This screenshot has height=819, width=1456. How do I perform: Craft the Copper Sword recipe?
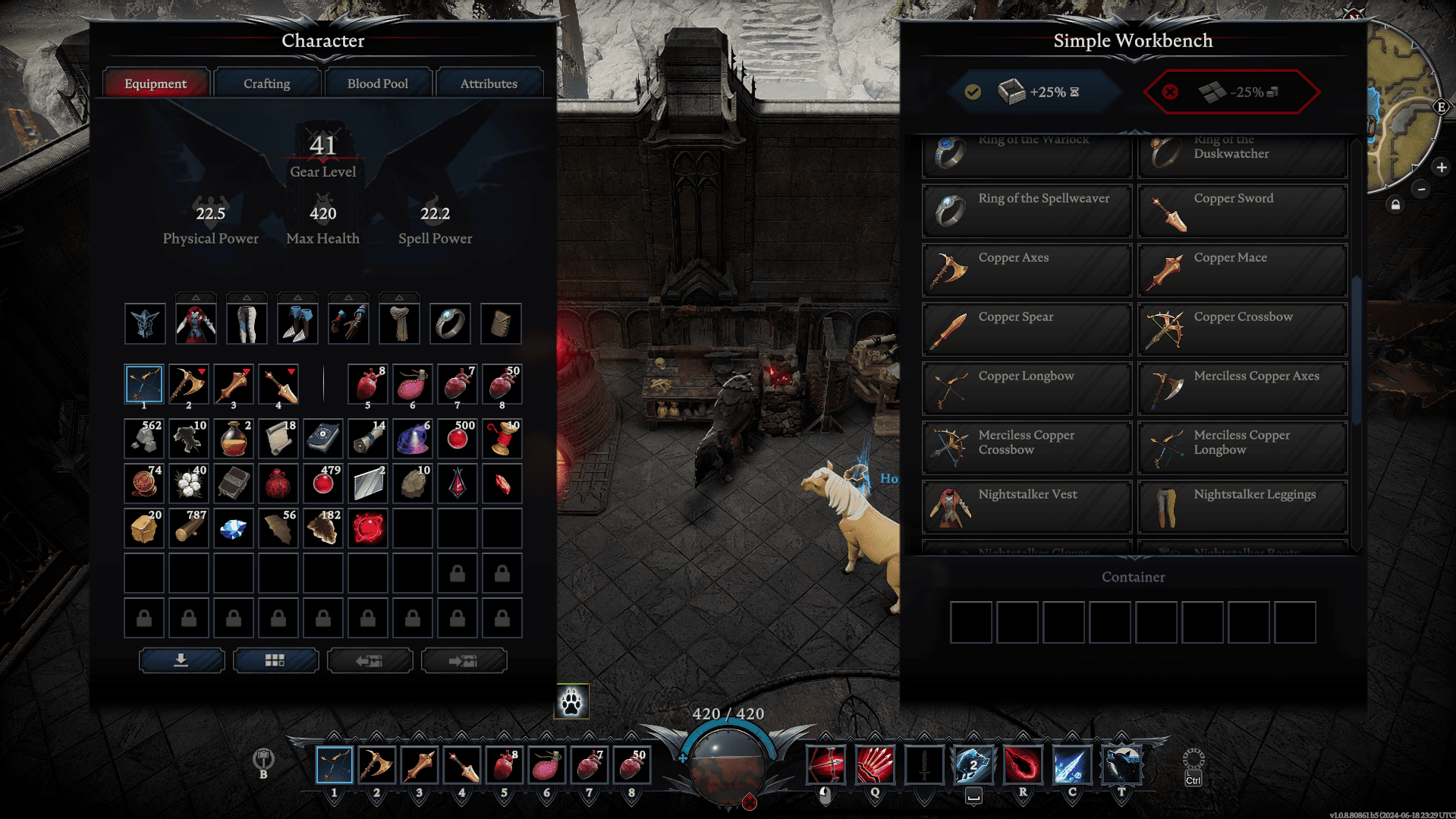click(1242, 211)
